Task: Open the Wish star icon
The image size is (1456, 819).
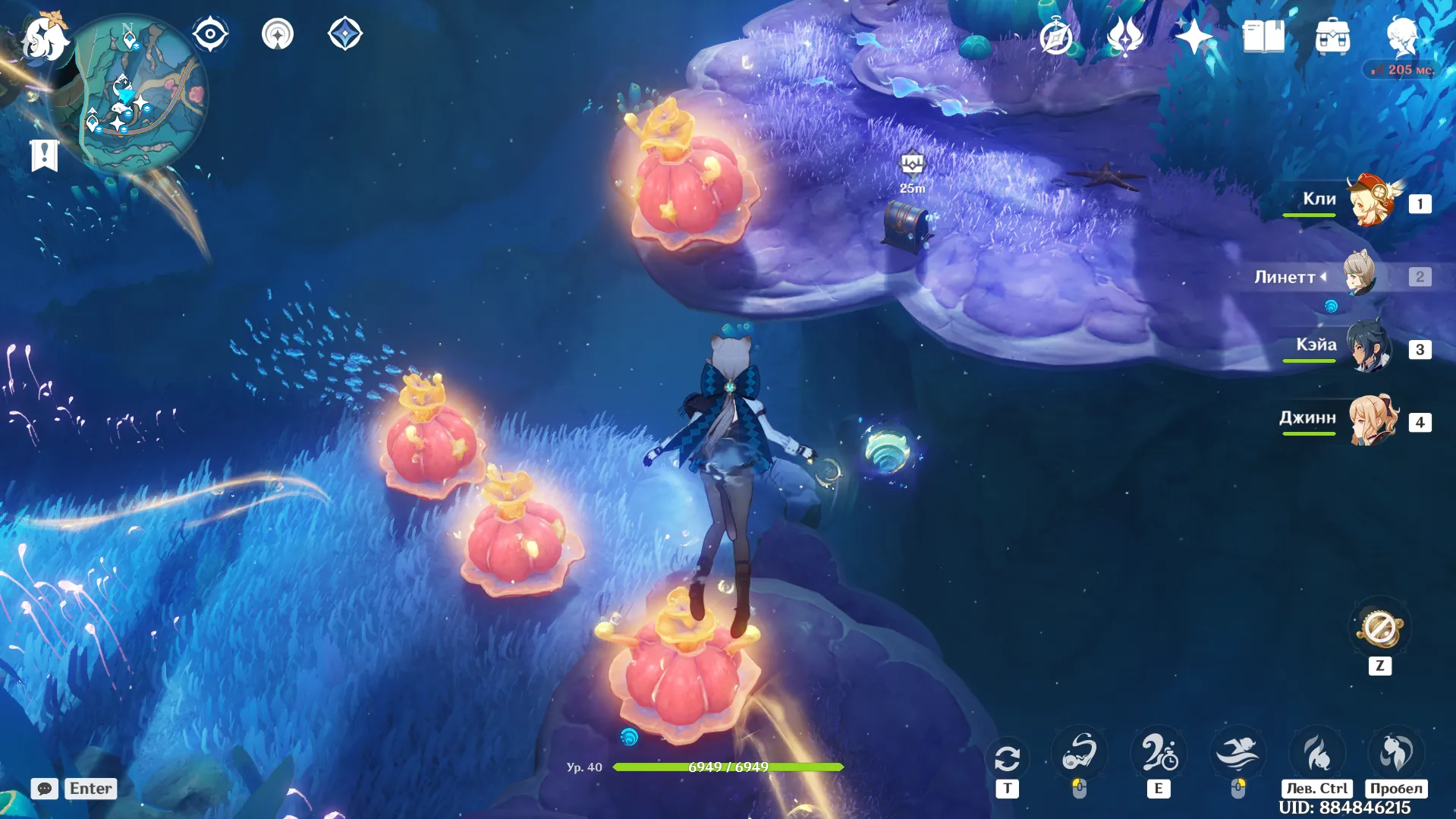Action: pos(1193,36)
